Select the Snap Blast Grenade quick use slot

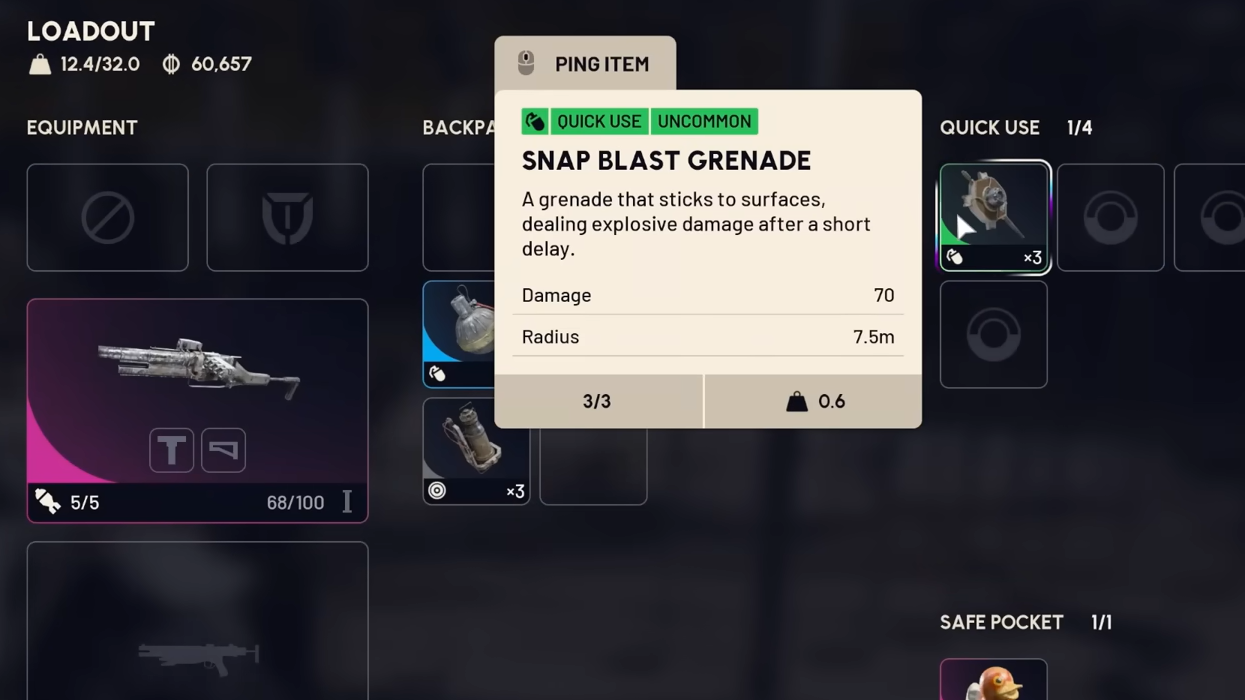993,216
